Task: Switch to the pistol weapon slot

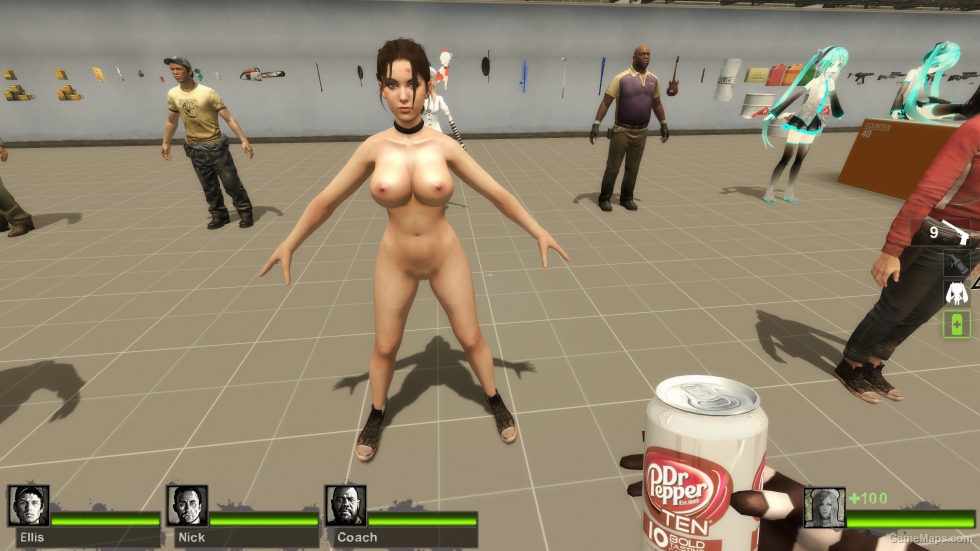Action: (957, 233)
